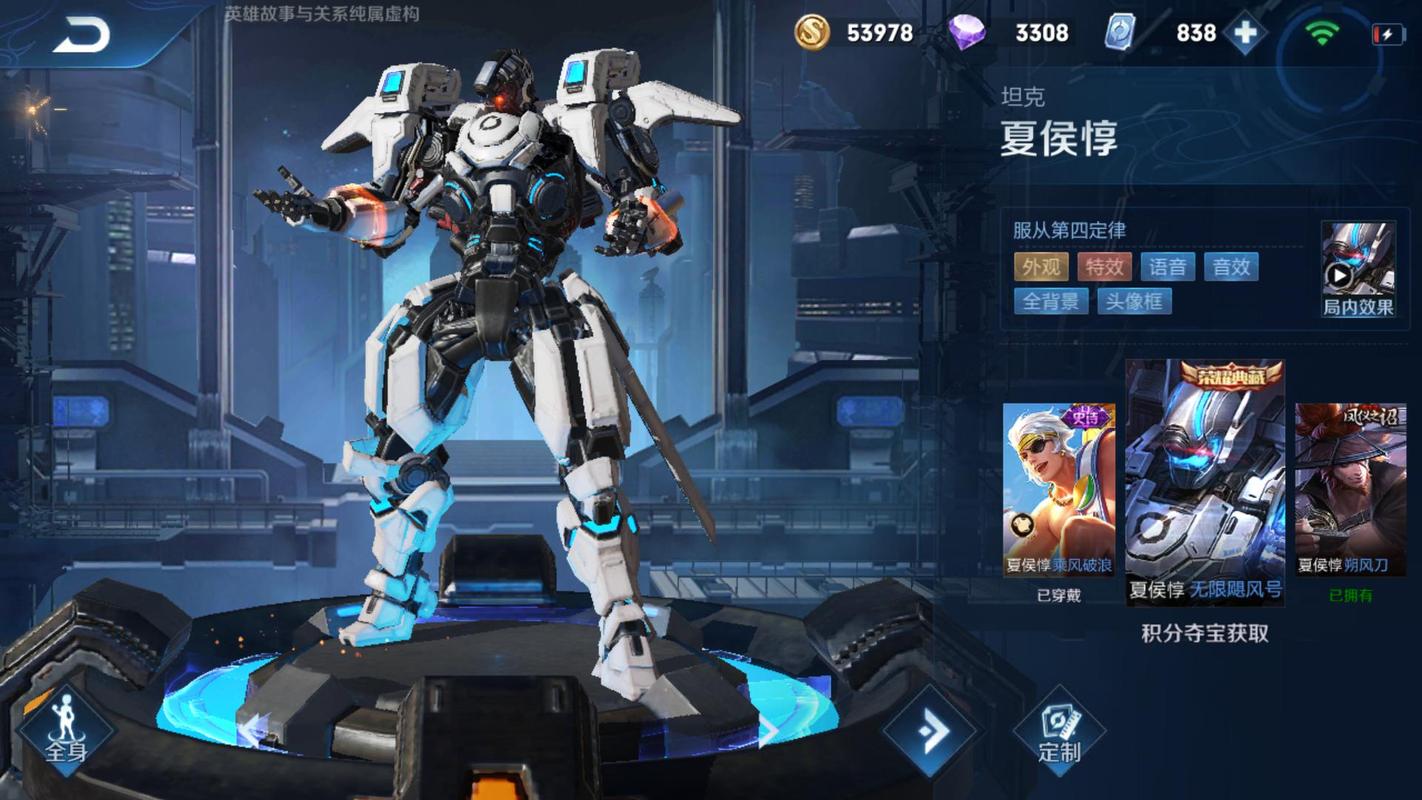Toggle the 头像框 avatar frame tag

[1135, 301]
